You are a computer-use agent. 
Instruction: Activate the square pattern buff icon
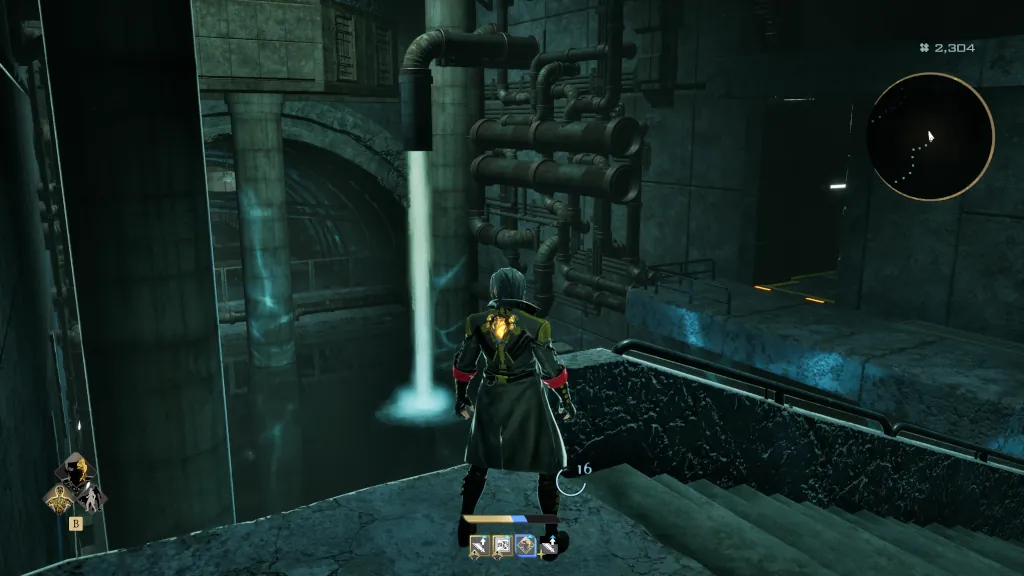503,545
